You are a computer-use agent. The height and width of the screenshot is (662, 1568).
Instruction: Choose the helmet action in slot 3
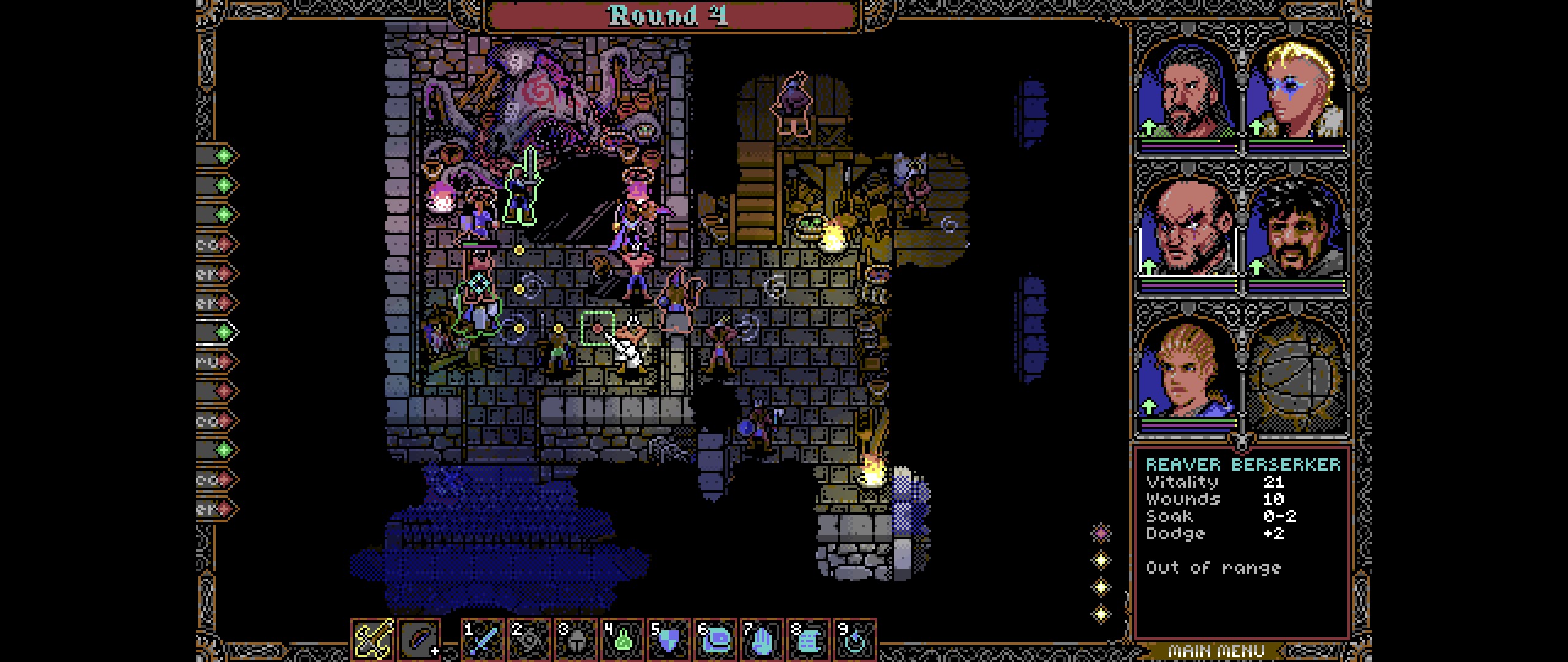click(576, 640)
